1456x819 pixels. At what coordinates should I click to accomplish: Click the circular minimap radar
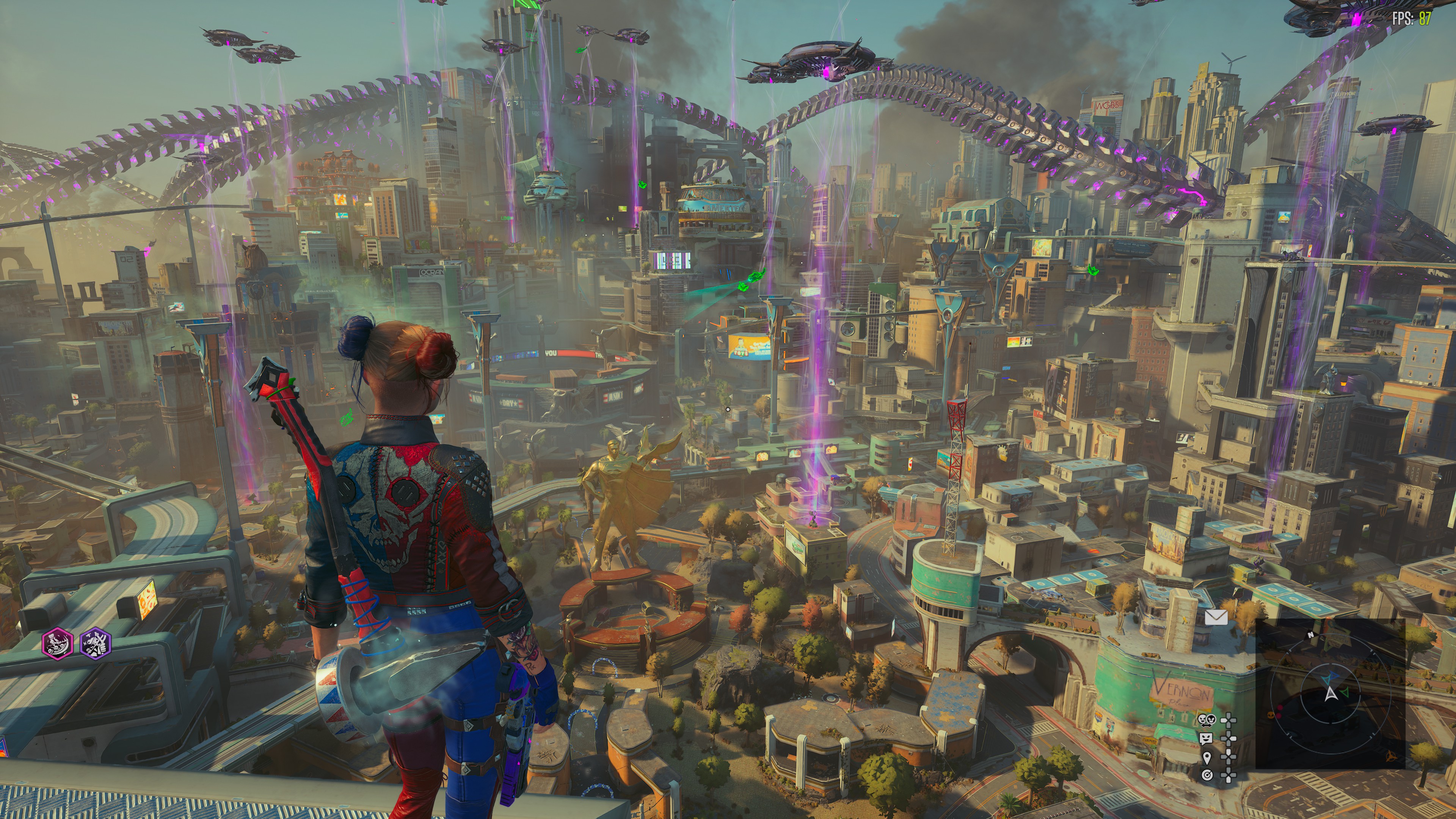(x=1330, y=693)
